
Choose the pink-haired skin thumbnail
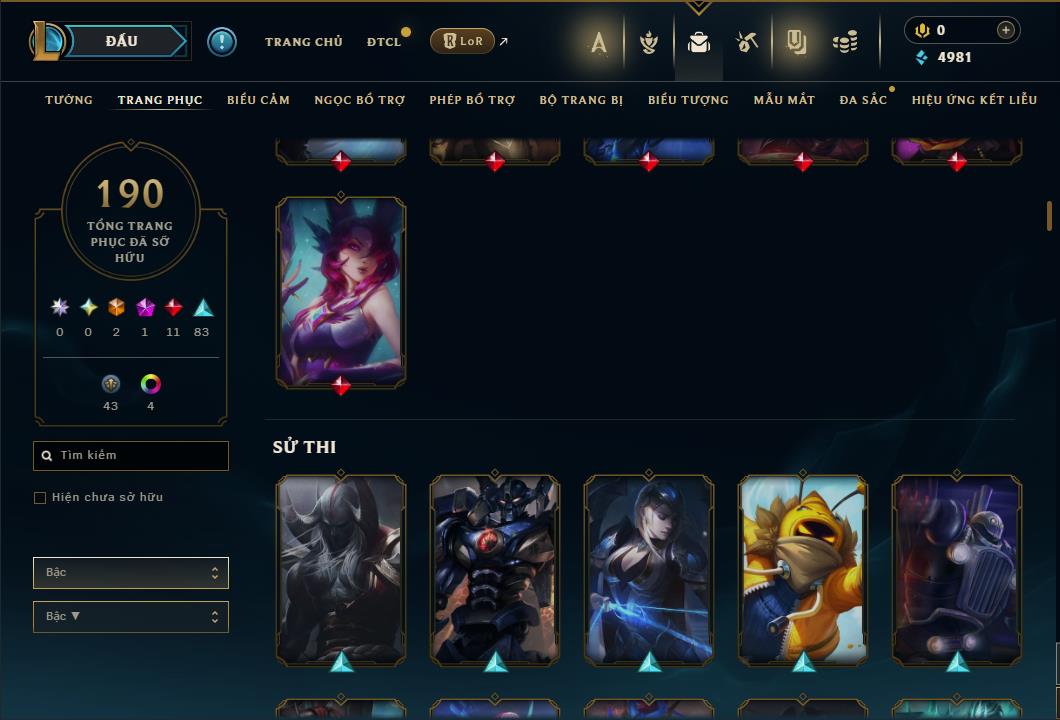[x=341, y=290]
